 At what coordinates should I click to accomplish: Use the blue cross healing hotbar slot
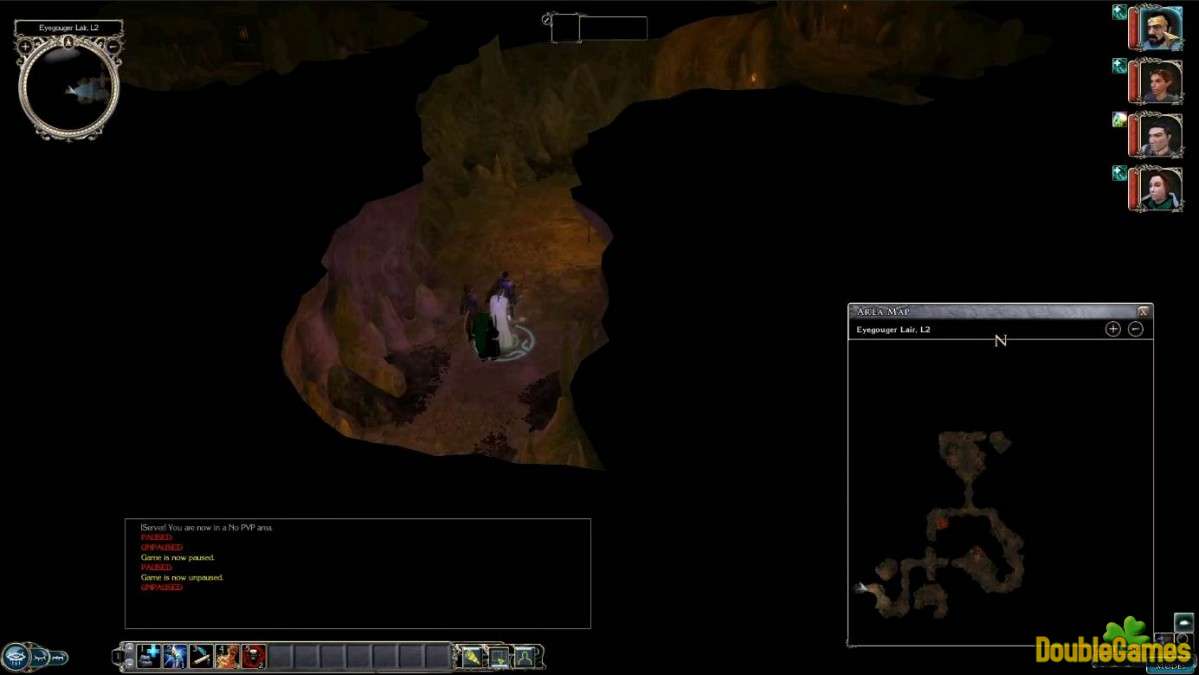[150, 656]
